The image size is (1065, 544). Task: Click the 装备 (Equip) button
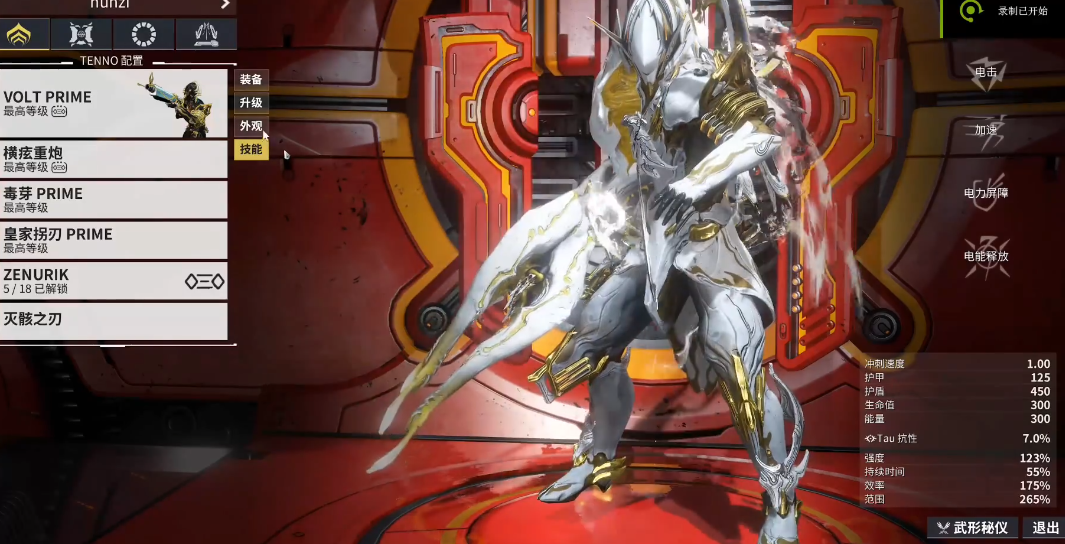coord(251,80)
